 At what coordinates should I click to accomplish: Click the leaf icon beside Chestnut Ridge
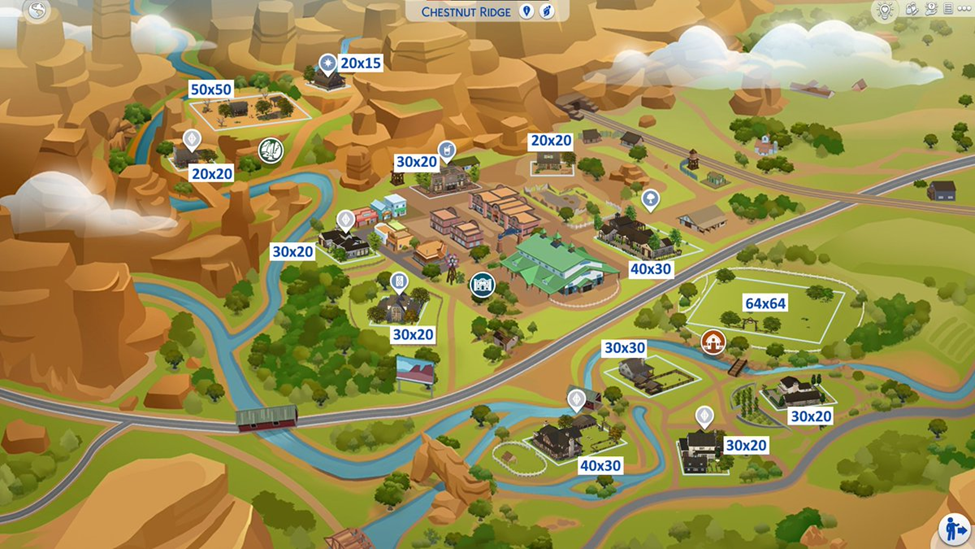tap(547, 12)
